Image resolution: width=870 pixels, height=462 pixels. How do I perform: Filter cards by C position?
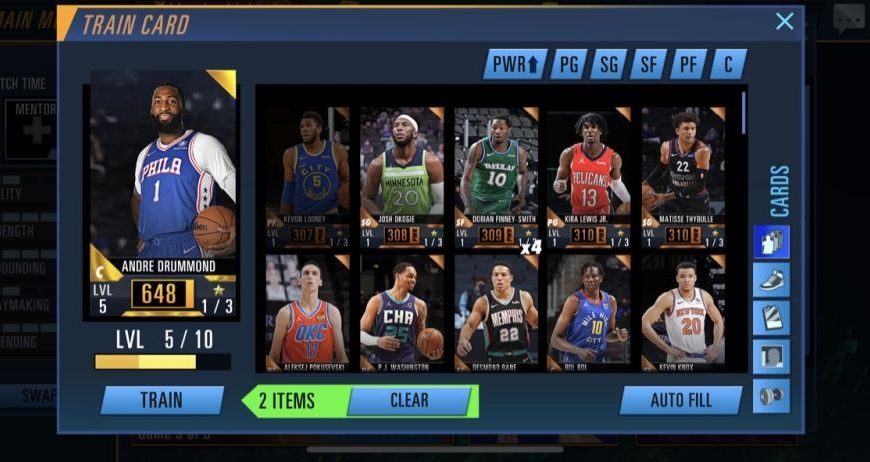tap(728, 65)
